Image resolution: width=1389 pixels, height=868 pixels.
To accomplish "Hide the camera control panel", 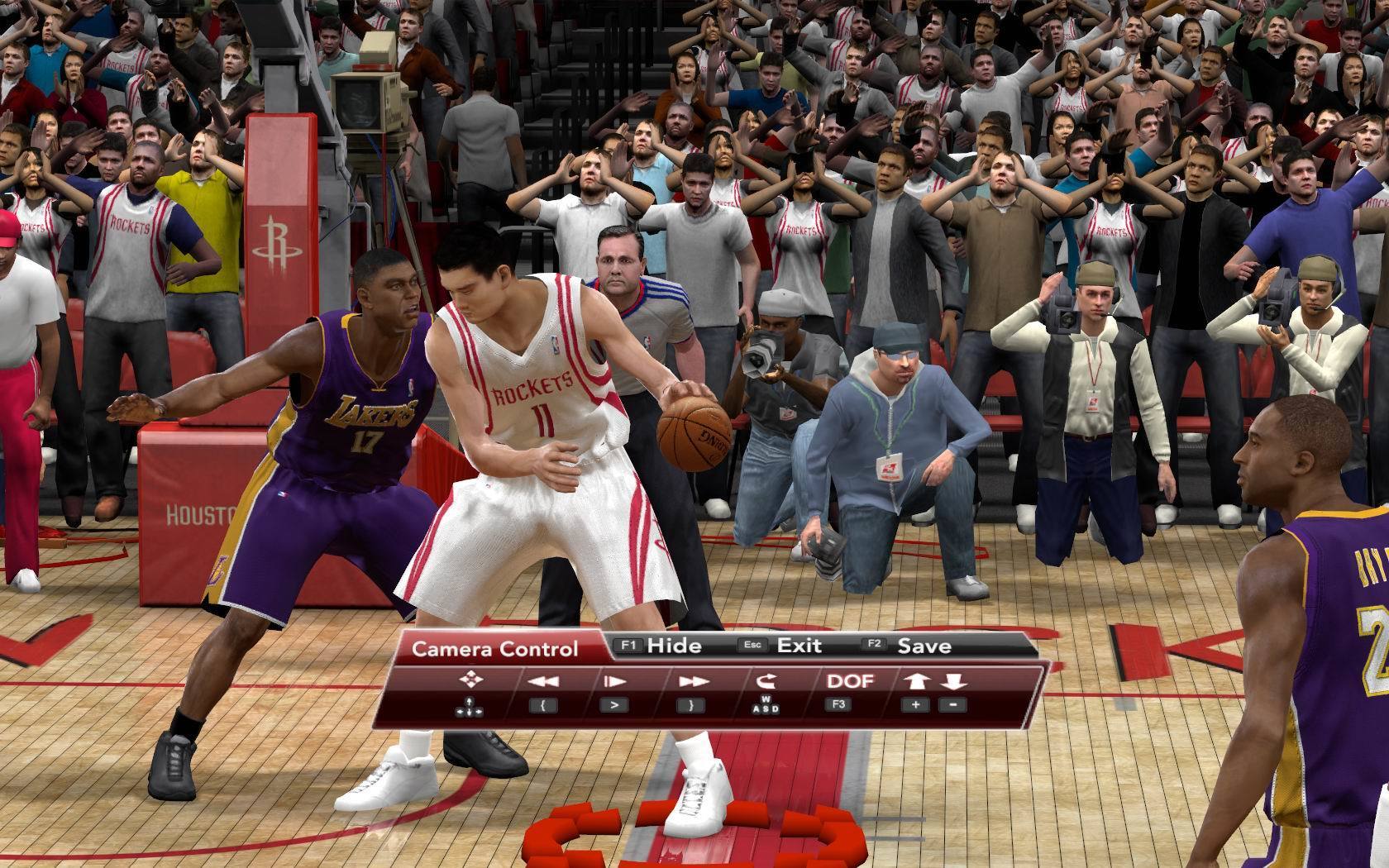I will coord(673,646).
